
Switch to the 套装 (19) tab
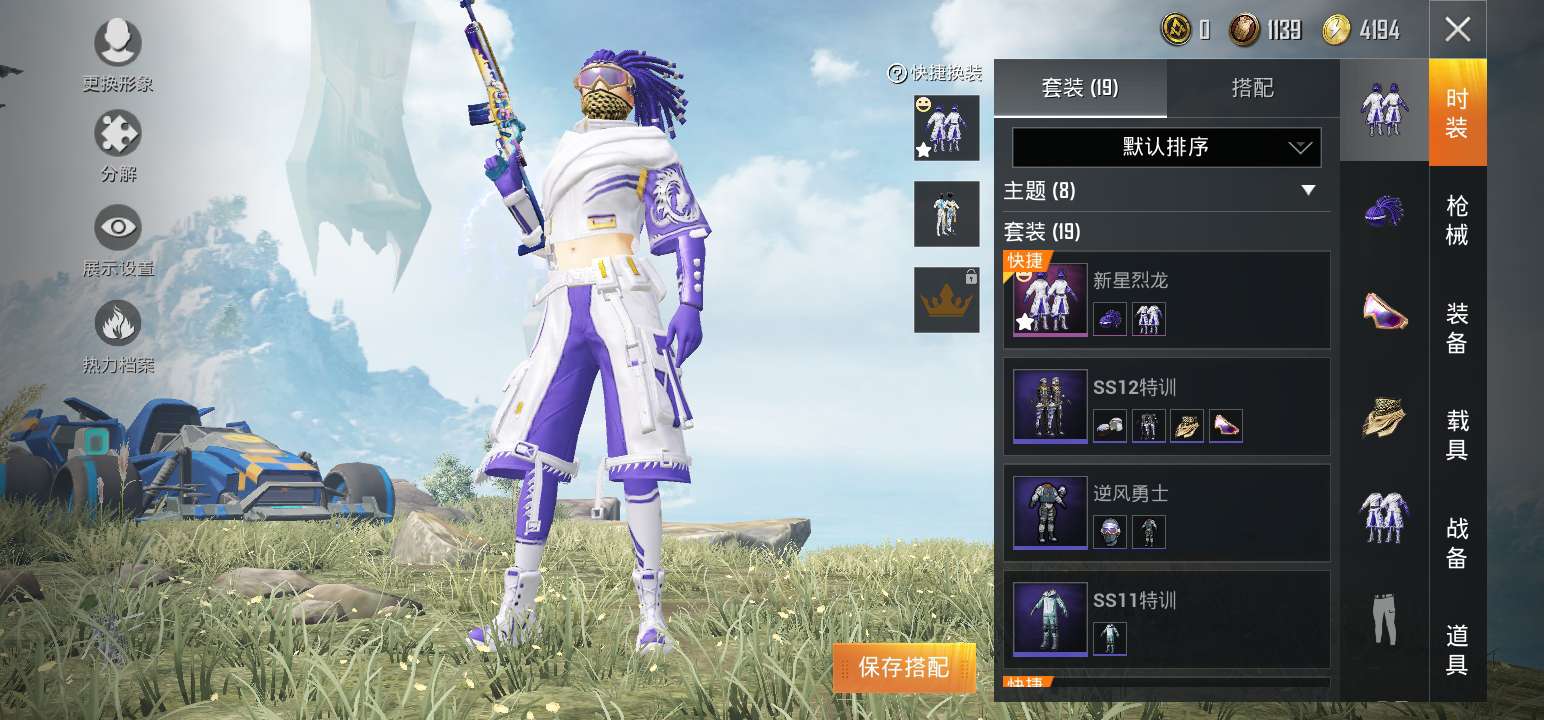point(1081,88)
